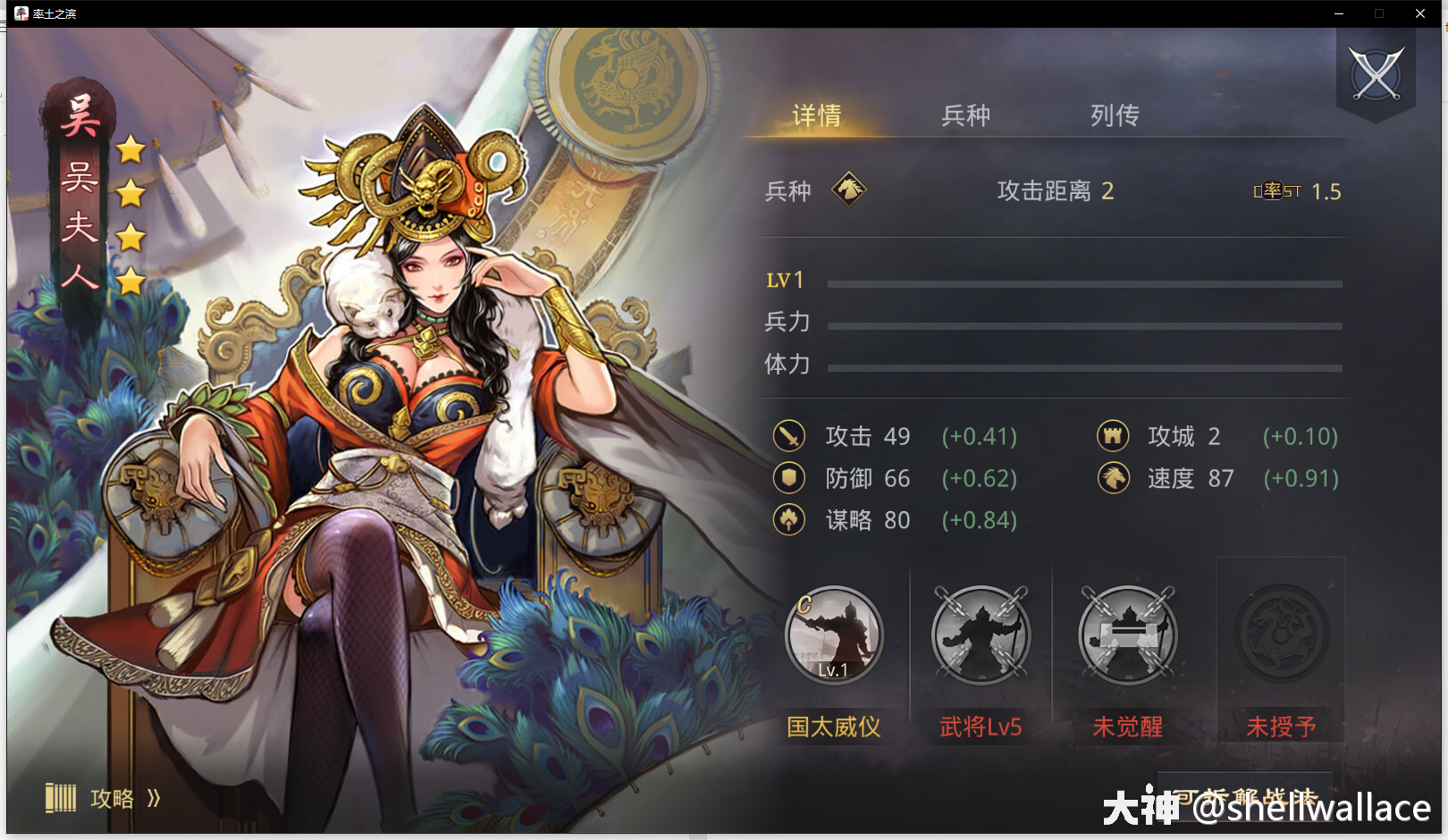This screenshot has height=840, width=1448.
Task: Select the 国太威仪 Lv.1 skill slot
Action: [834, 634]
